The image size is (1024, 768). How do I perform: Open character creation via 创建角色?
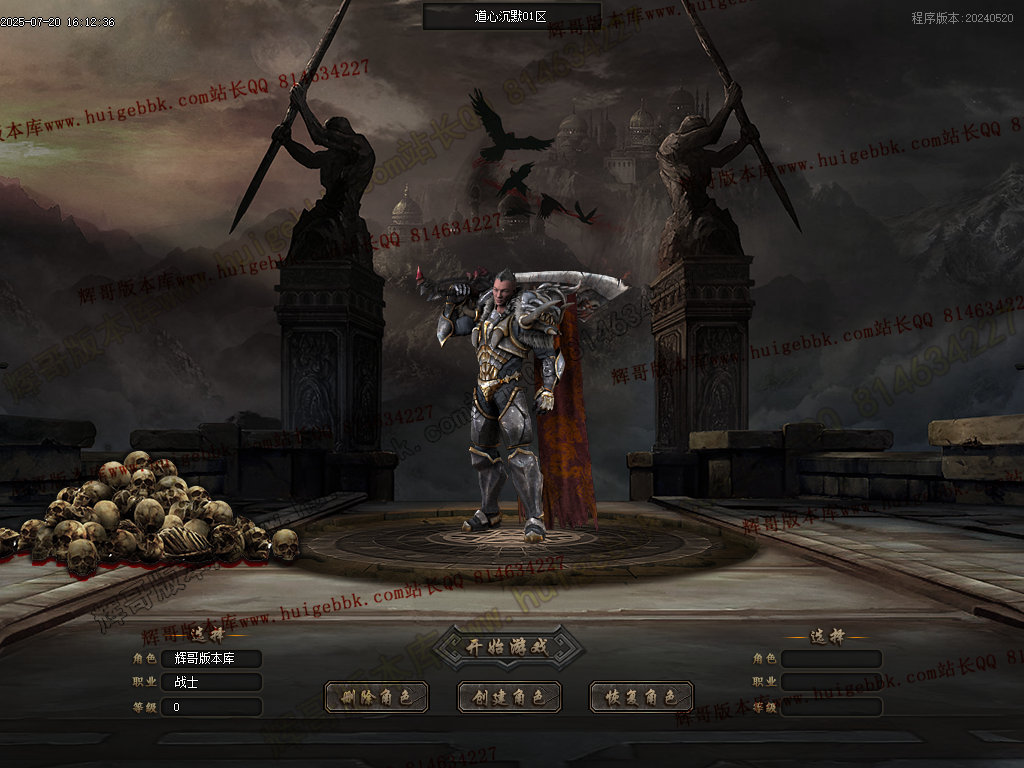pos(509,697)
